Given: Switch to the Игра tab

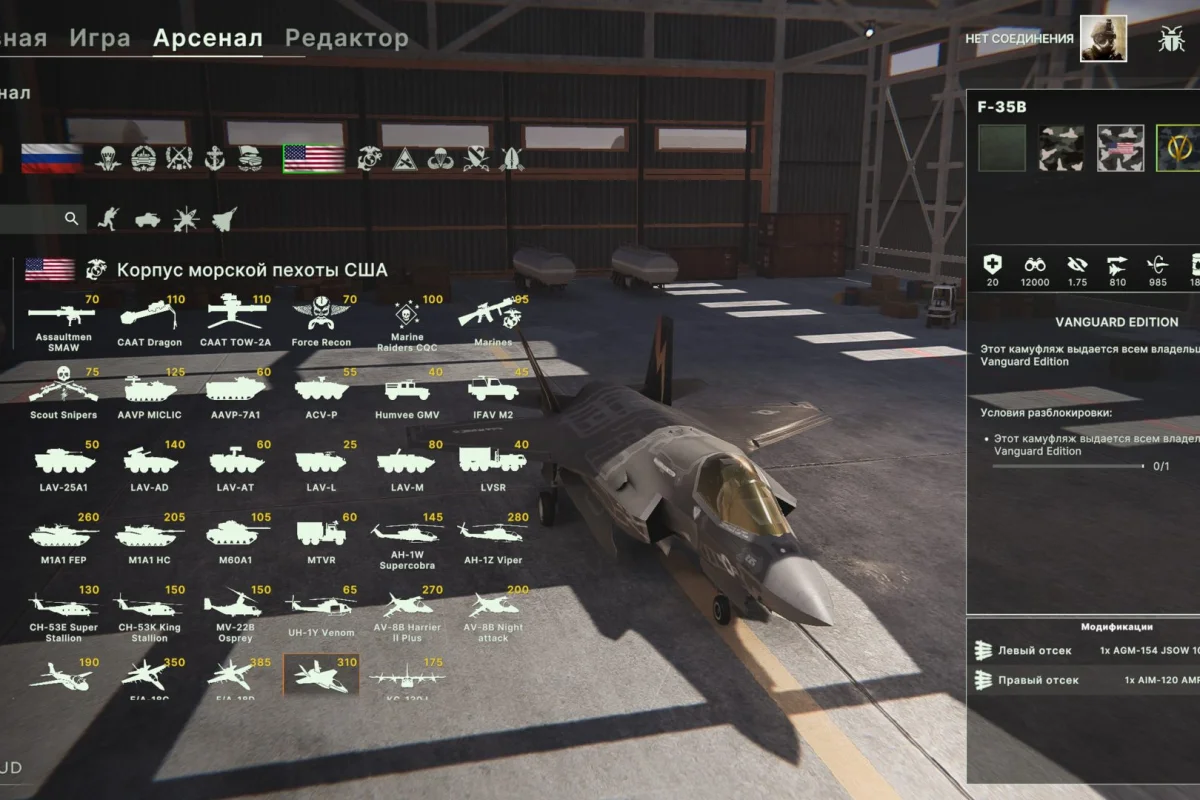Looking at the screenshot, I should (100, 39).
